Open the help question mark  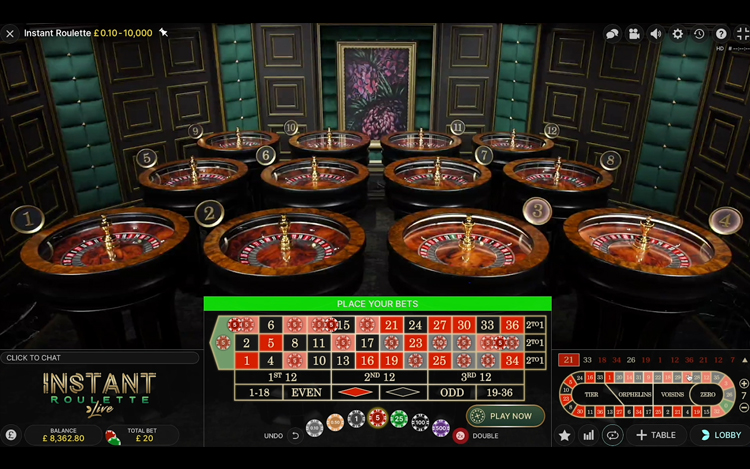[x=721, y=34]
